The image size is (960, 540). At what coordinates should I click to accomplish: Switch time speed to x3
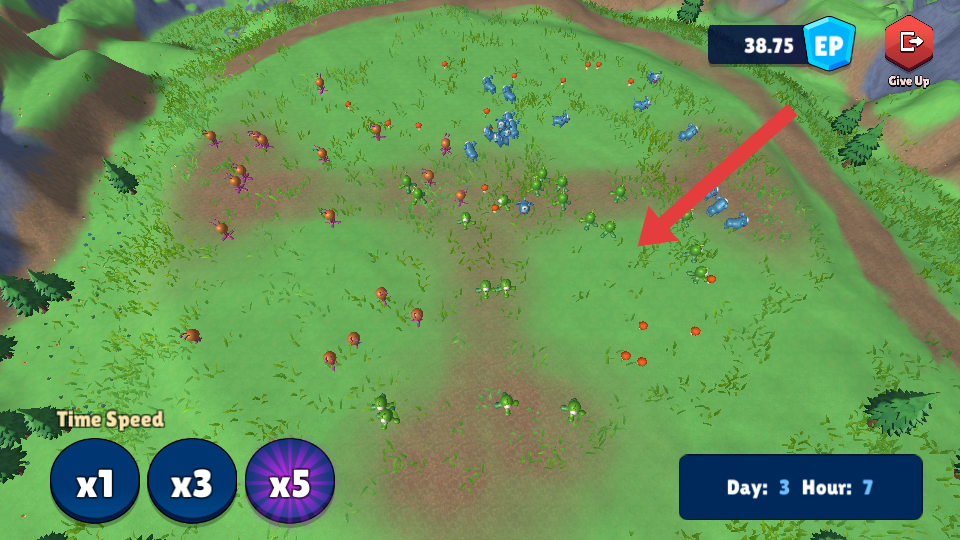[x=192, y=484]
